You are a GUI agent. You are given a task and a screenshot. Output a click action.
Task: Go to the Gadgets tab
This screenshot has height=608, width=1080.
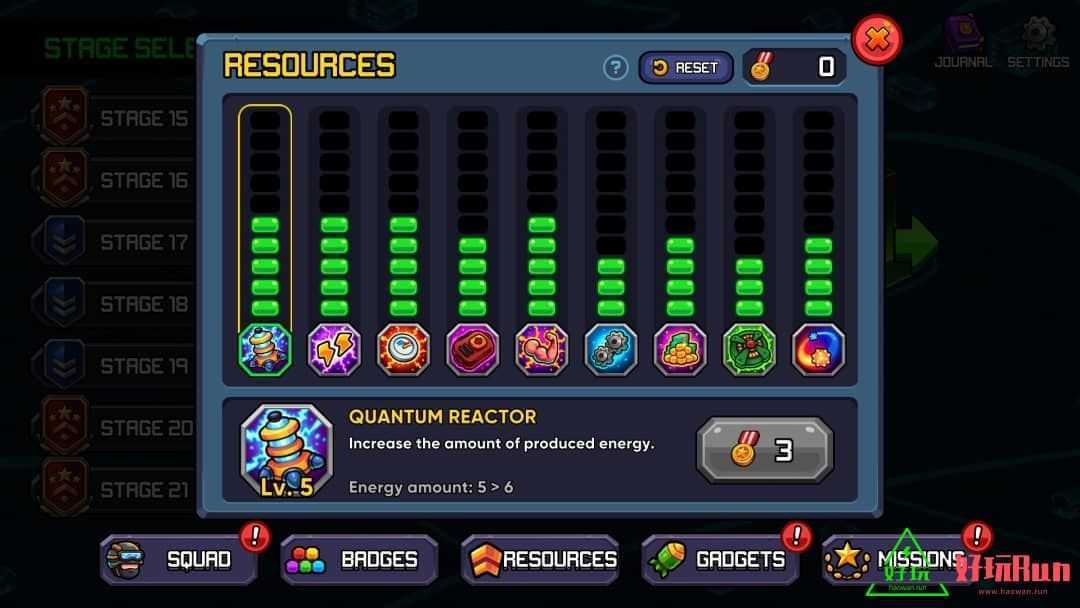(720, 559)
